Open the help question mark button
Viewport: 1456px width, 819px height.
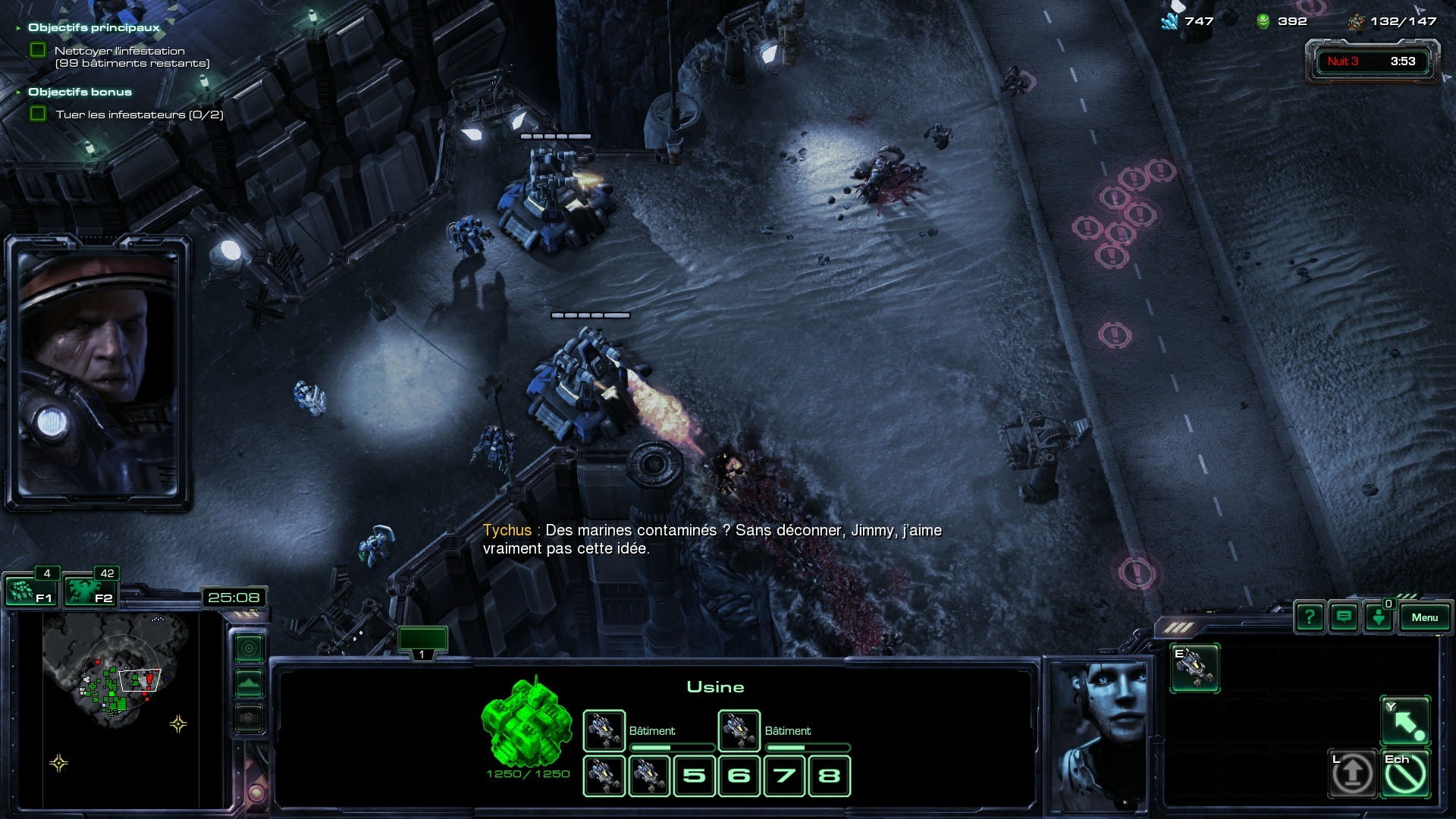click(1310, 617)
